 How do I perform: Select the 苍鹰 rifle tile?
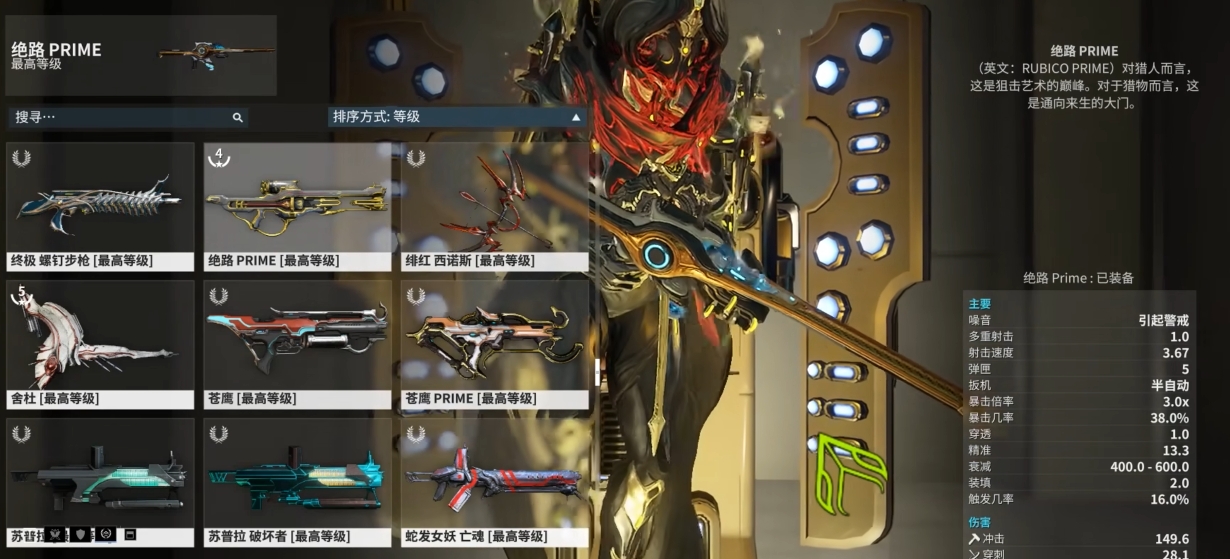297,344
